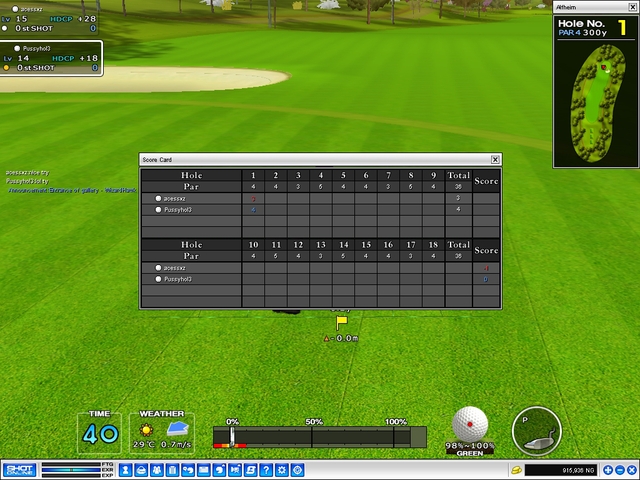This screenshot has height=480, width=640.
Task: Click the blue X button at bottom right
Action: click(632, 470)
